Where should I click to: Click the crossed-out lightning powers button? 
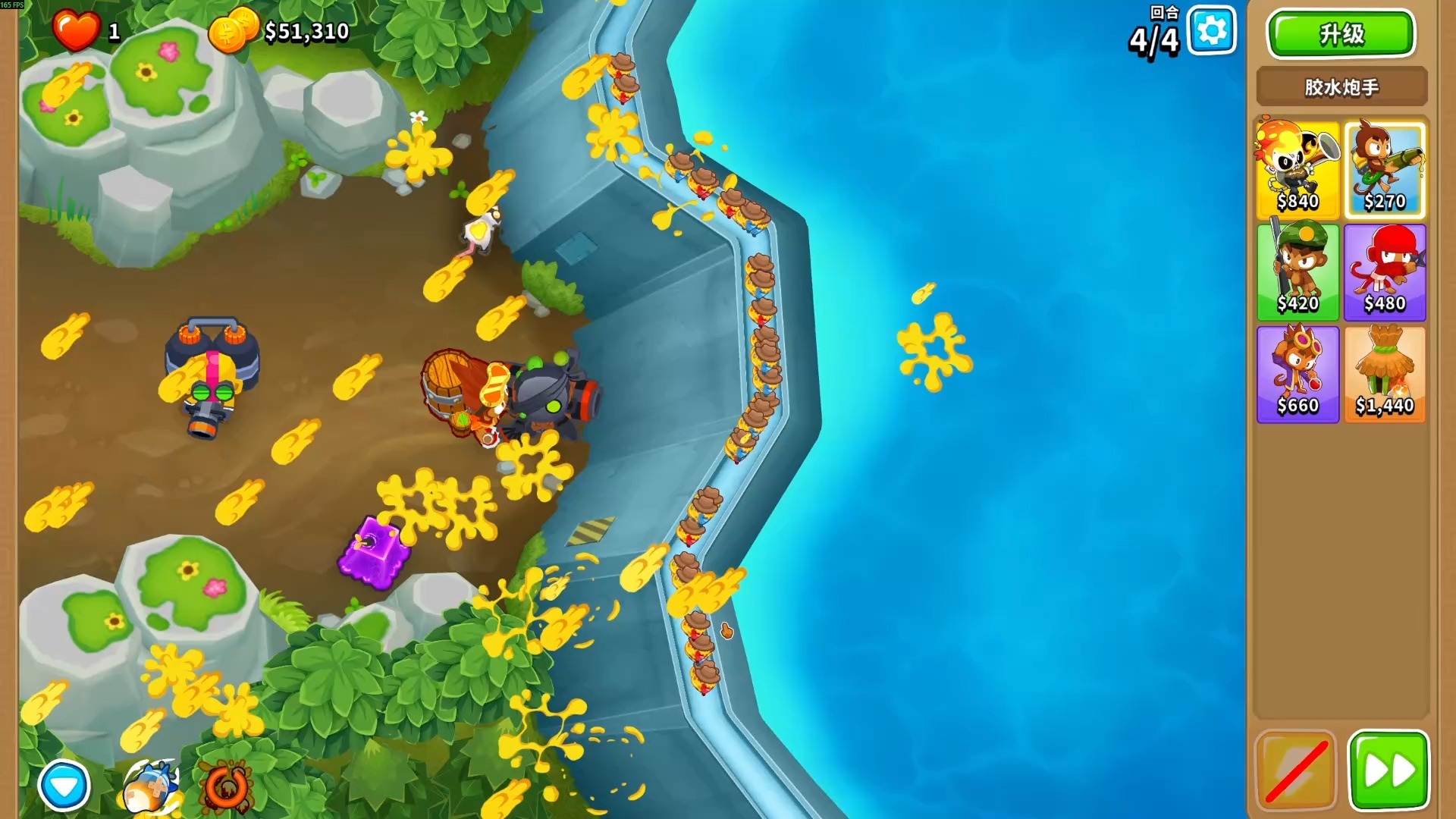[x=1295, y=771]
